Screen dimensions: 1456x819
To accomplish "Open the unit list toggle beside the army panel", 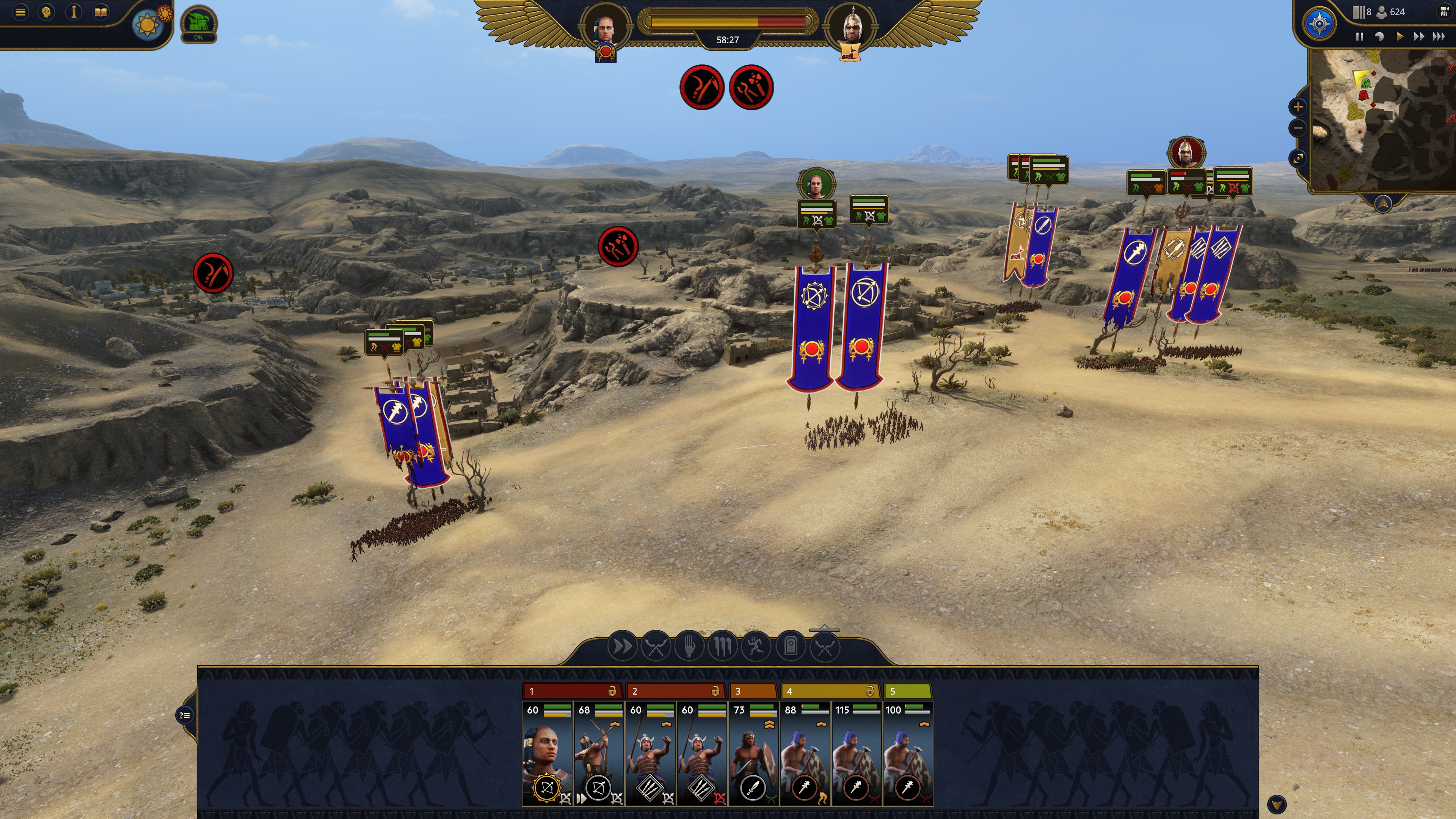I will (x=185, y=715).
